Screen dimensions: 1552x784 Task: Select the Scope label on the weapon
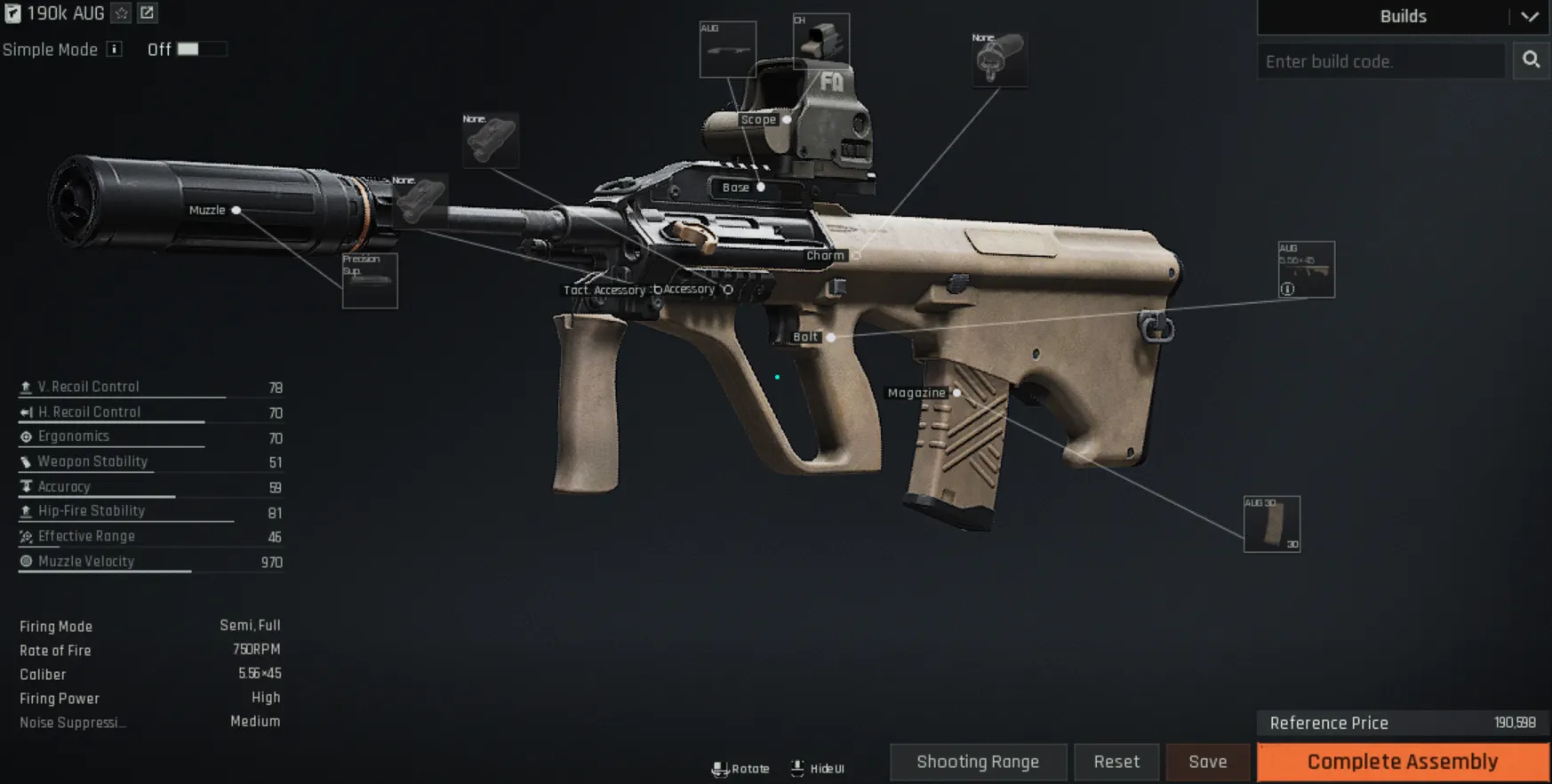[758, 120]
